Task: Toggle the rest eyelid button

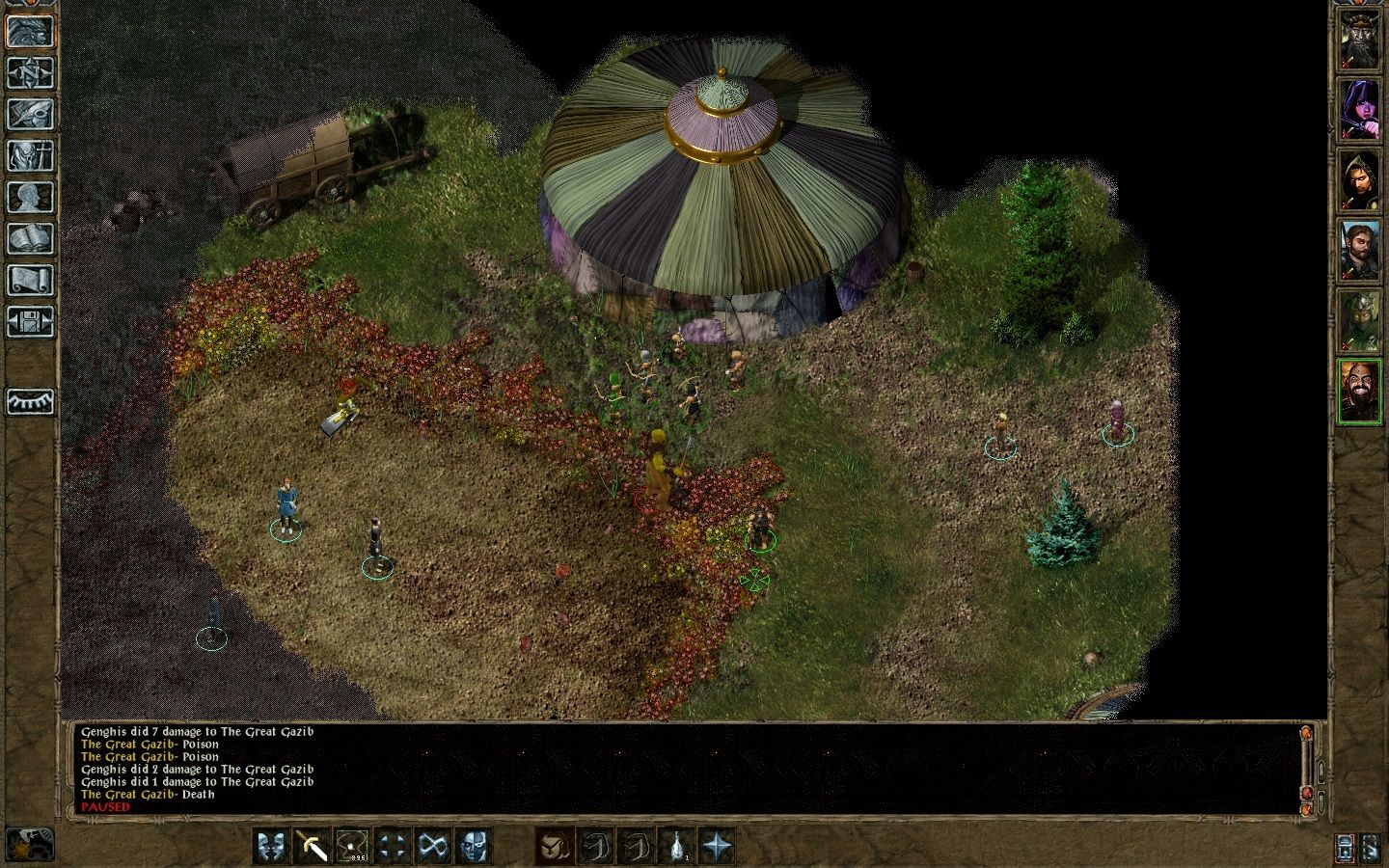Action: (x=30, y=401)
